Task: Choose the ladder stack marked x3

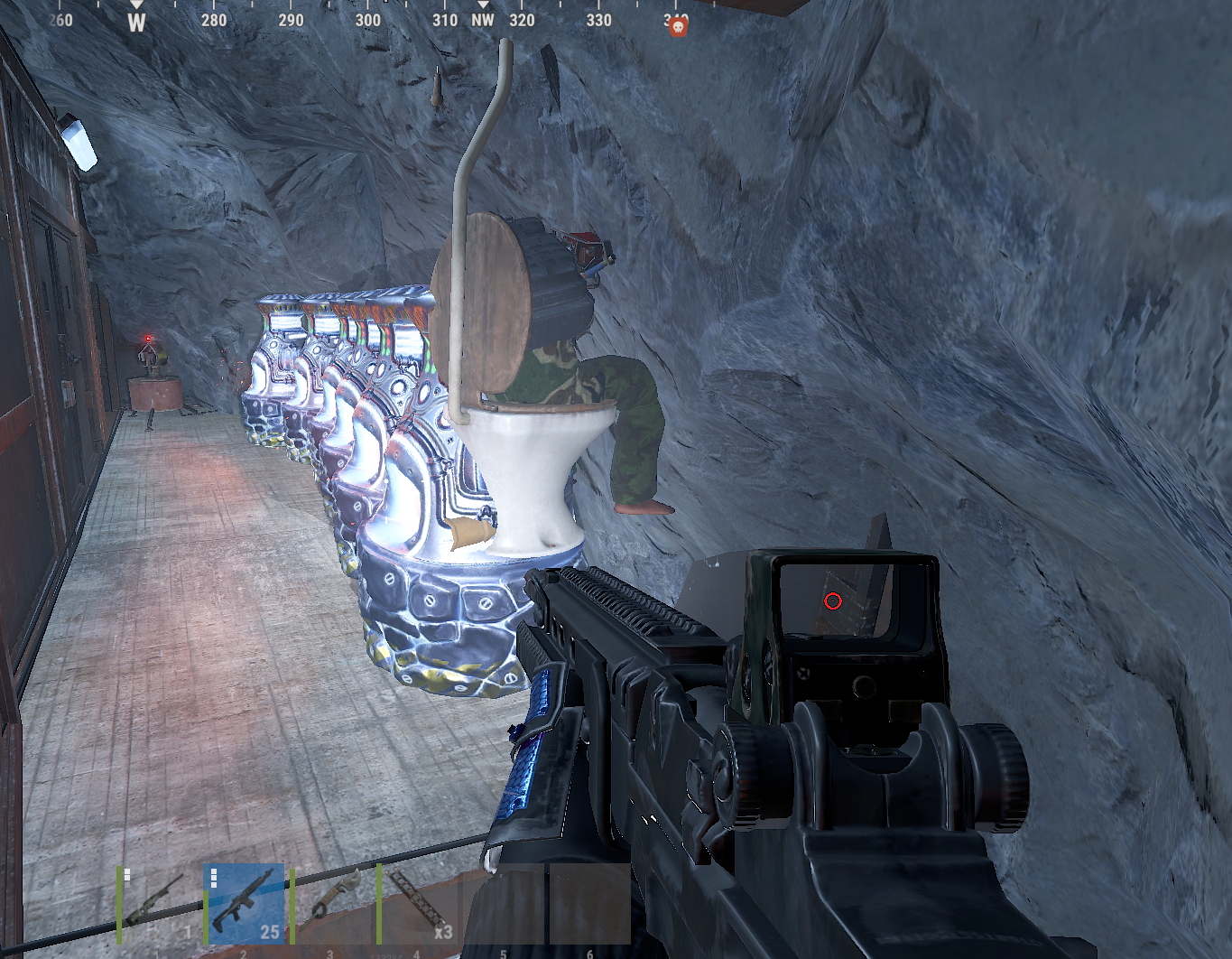Action: [x=418, y=905]
